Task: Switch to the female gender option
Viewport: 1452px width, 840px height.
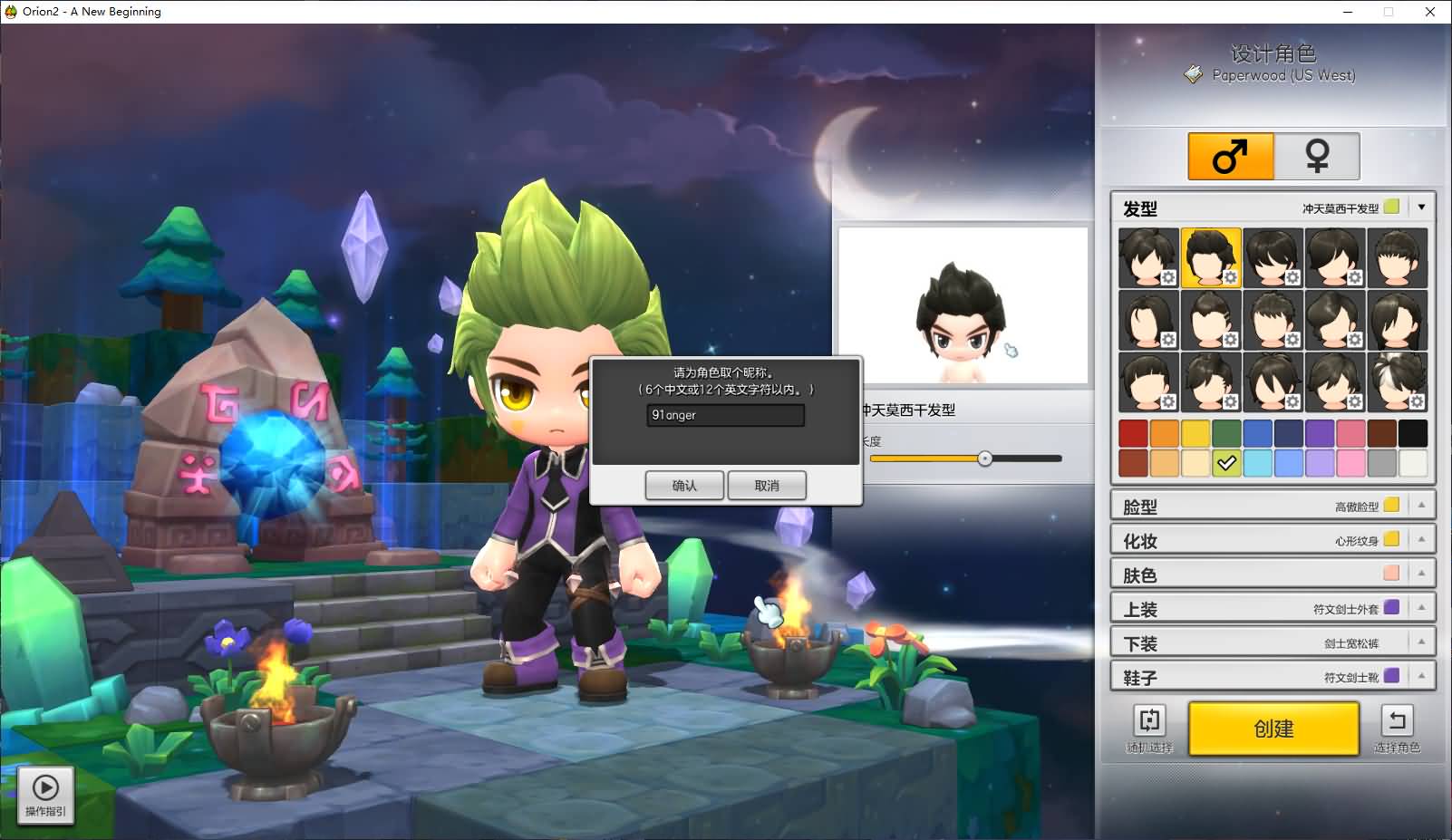Action: click(1316, 155)
